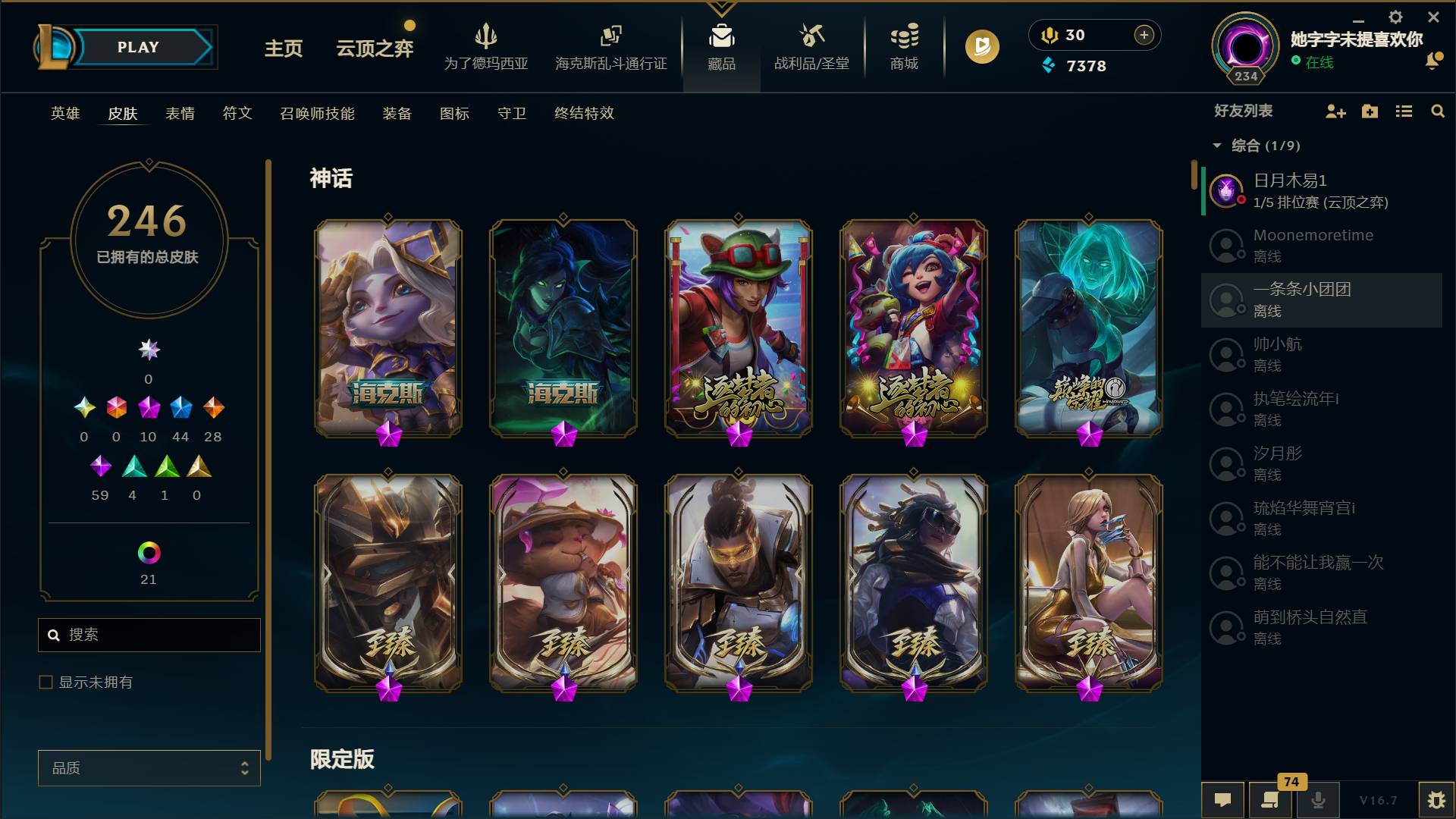The width and height of the screenshot is (1456, 819).
Task: Click inside the 搜索 search field
Action: click(149, 635)
